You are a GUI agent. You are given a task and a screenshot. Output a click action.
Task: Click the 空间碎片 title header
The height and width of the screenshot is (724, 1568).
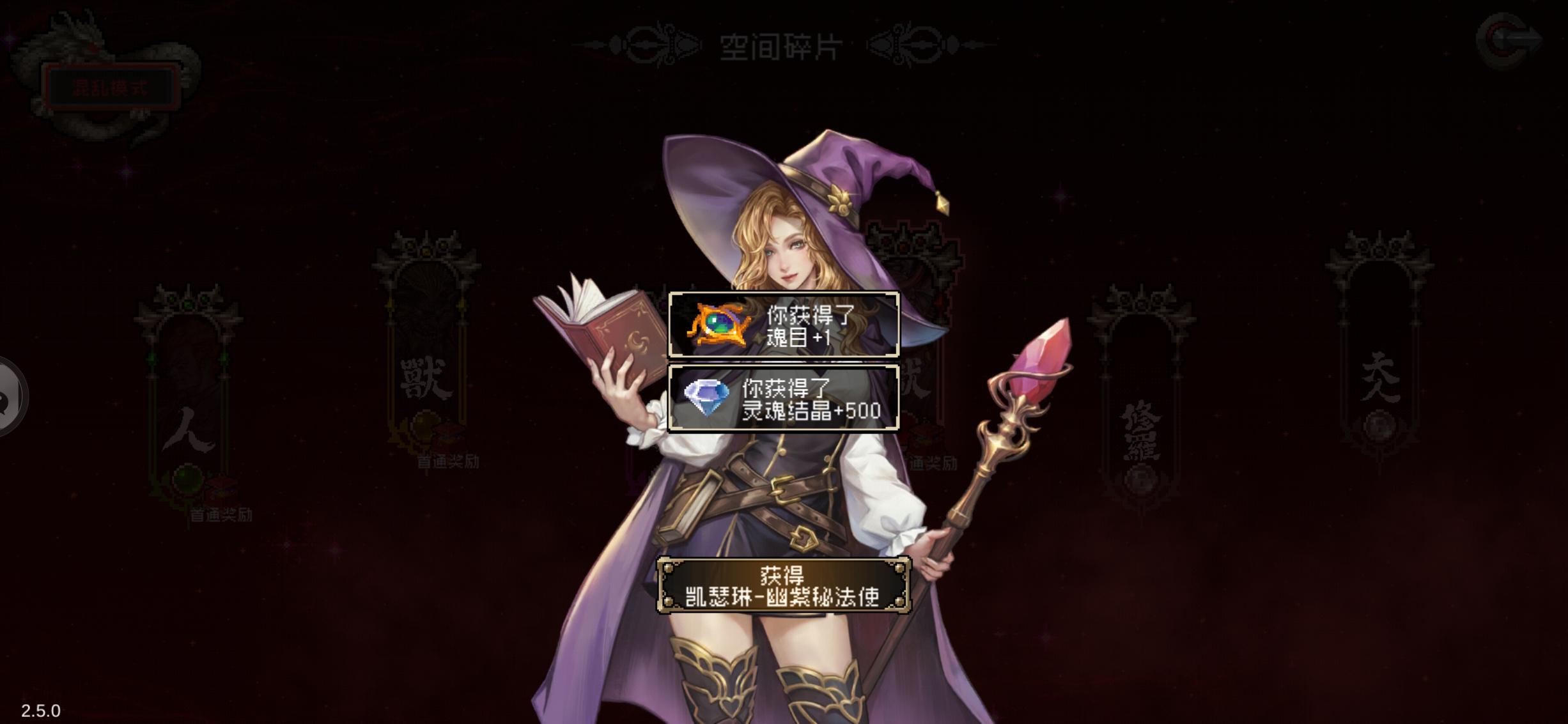(781, 46)
